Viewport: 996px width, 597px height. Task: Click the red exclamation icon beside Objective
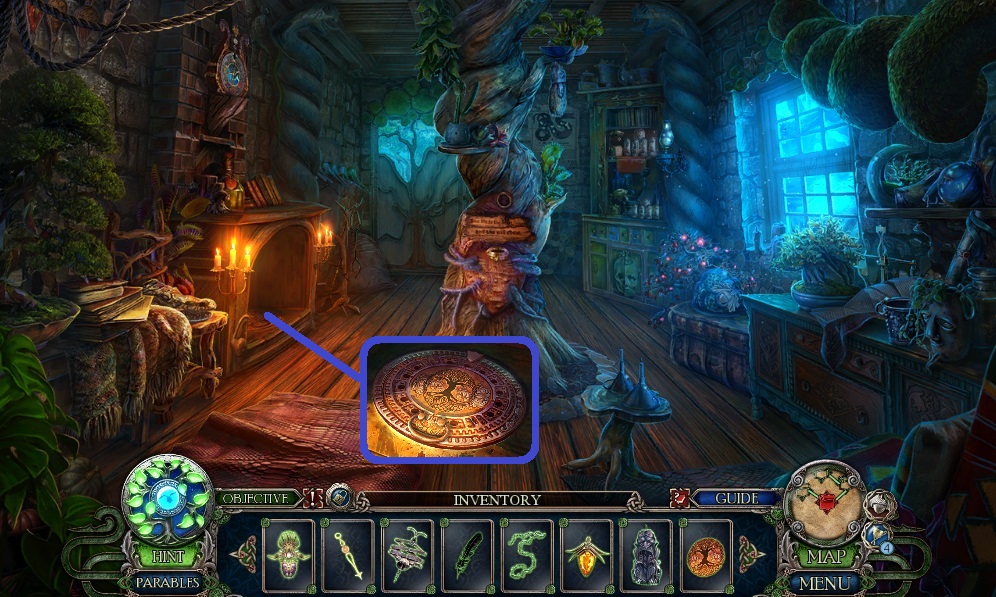pos(312,497)
